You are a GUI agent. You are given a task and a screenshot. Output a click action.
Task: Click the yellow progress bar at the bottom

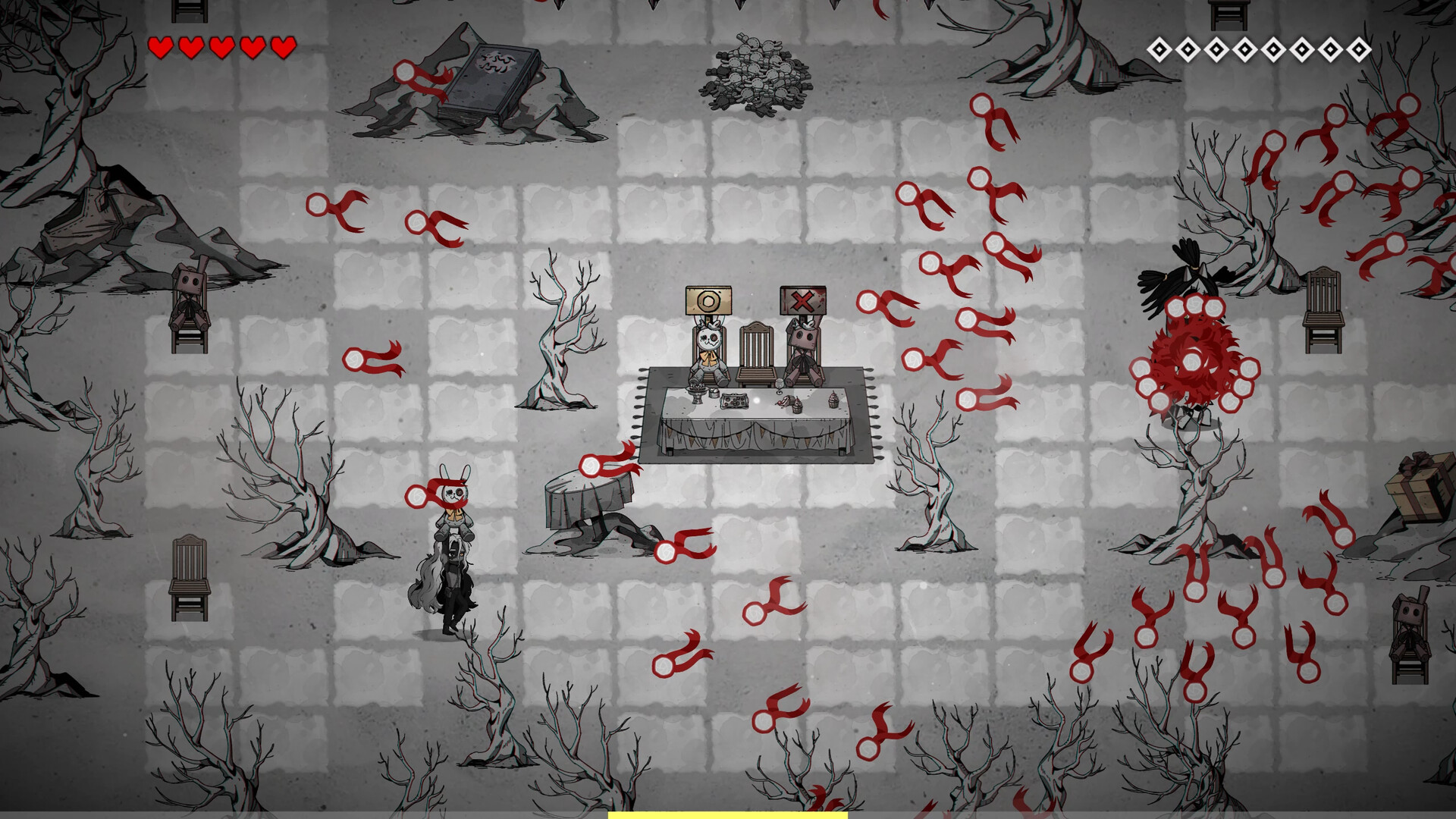726,816
